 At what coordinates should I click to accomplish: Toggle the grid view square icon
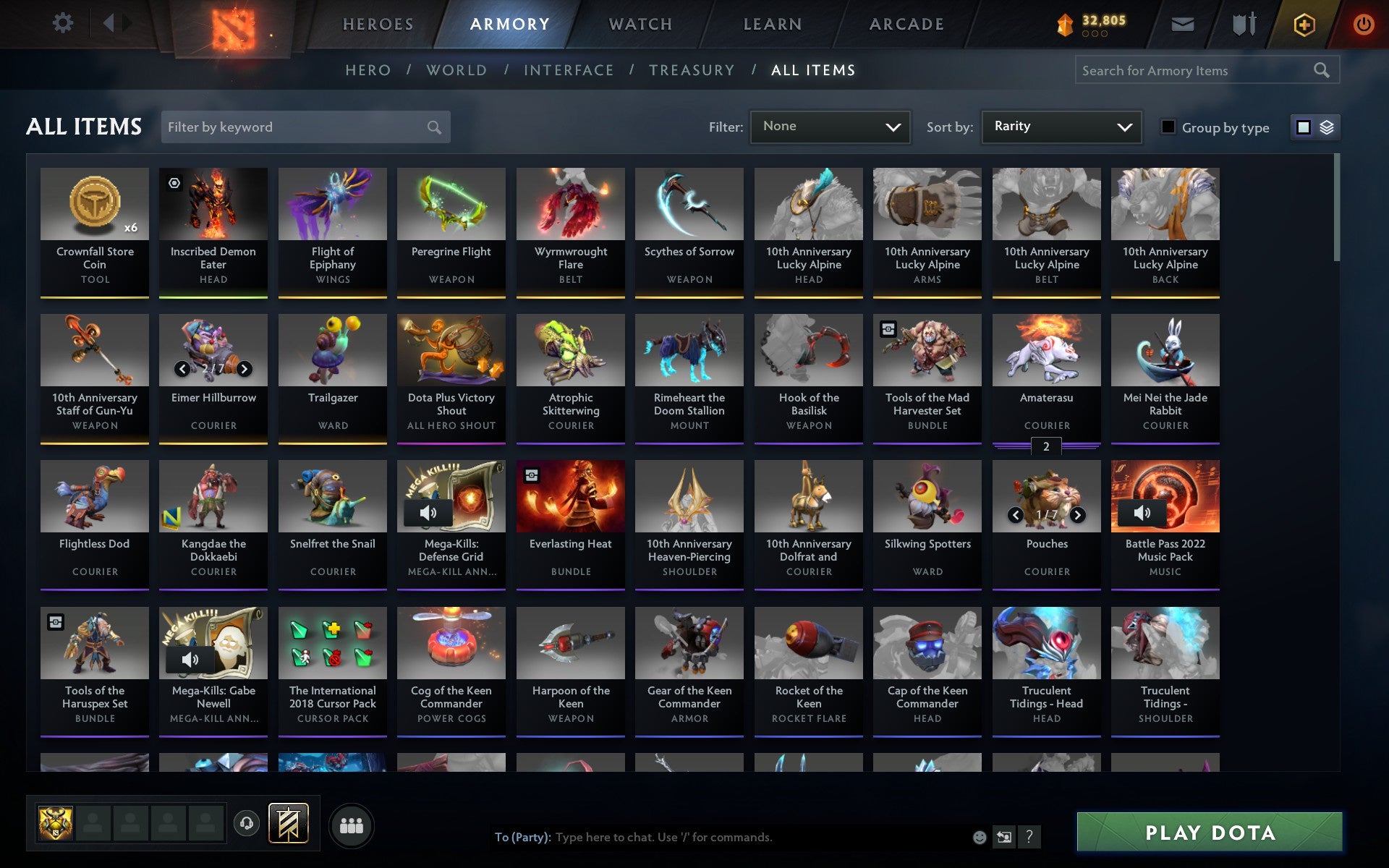tap(1304, 127)
